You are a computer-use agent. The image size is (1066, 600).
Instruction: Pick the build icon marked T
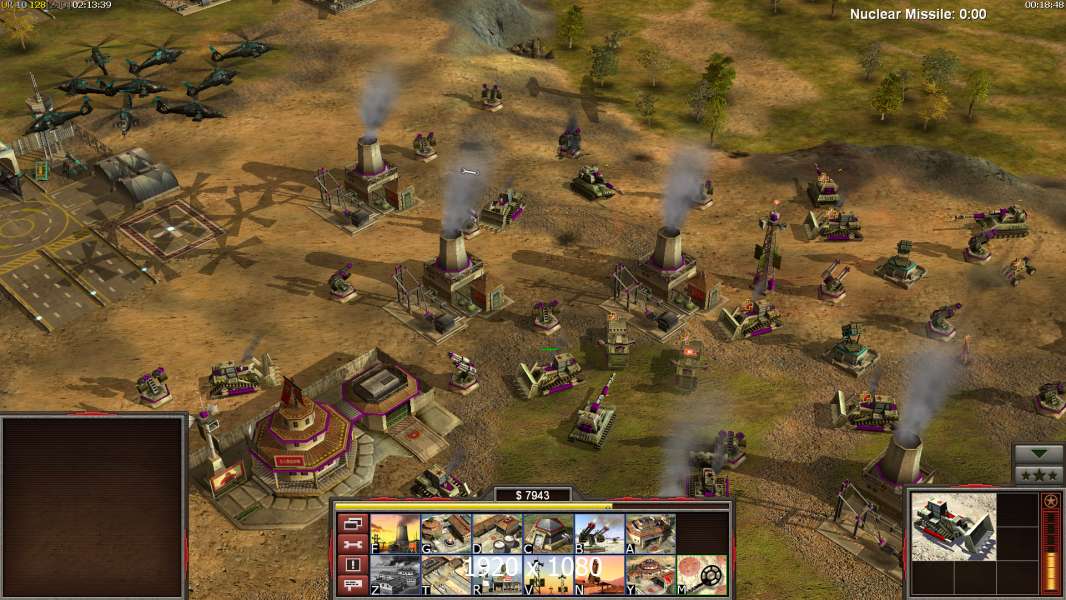[446, 575]
